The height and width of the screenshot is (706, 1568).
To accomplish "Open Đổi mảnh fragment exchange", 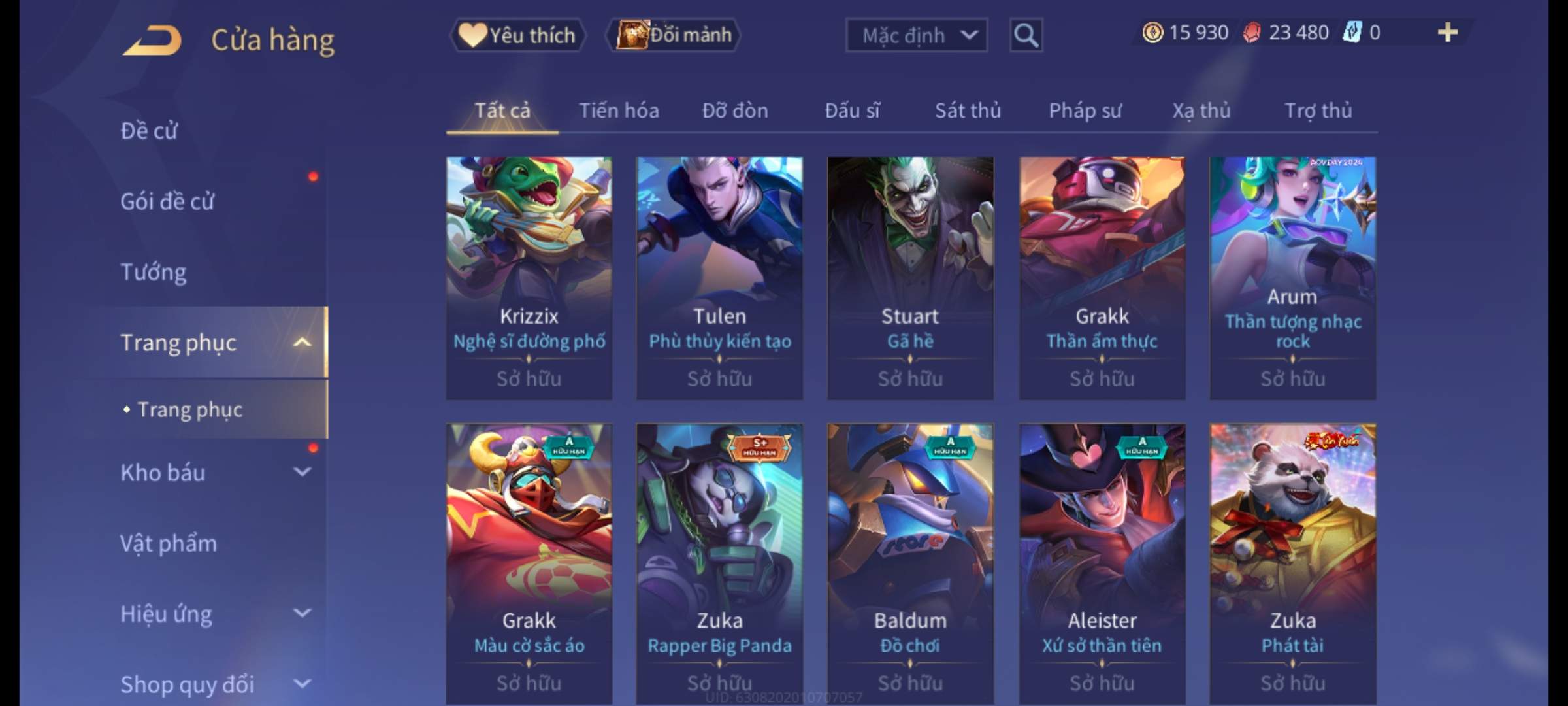I will (x=674, y=35).
